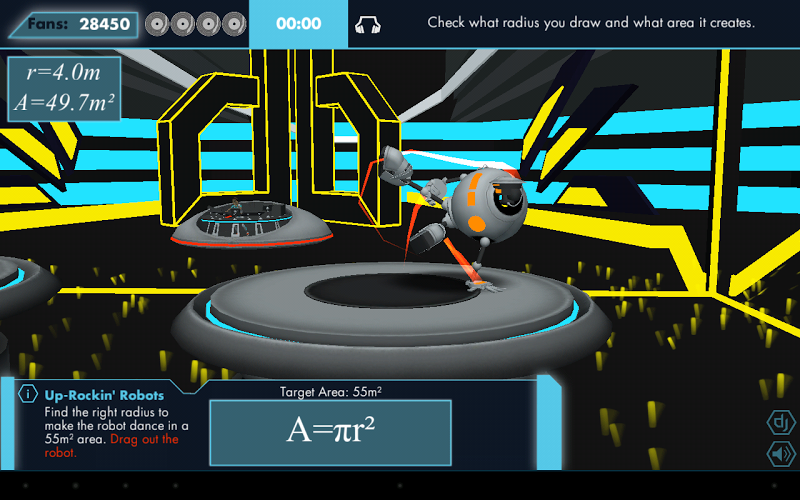
Task: Open the DJ hexagon menu button
Action: 779,422
